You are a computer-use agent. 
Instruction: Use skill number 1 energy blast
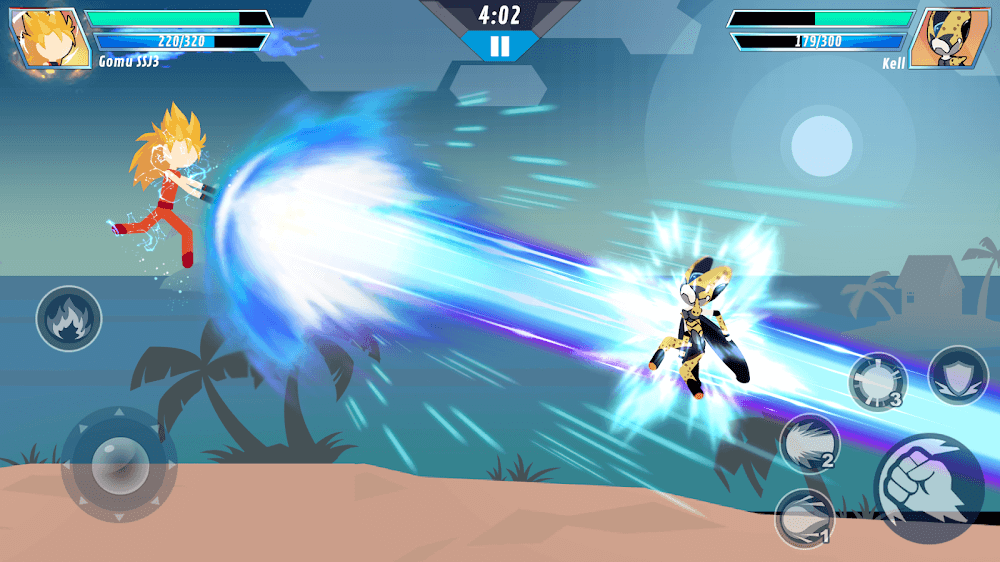805,518
